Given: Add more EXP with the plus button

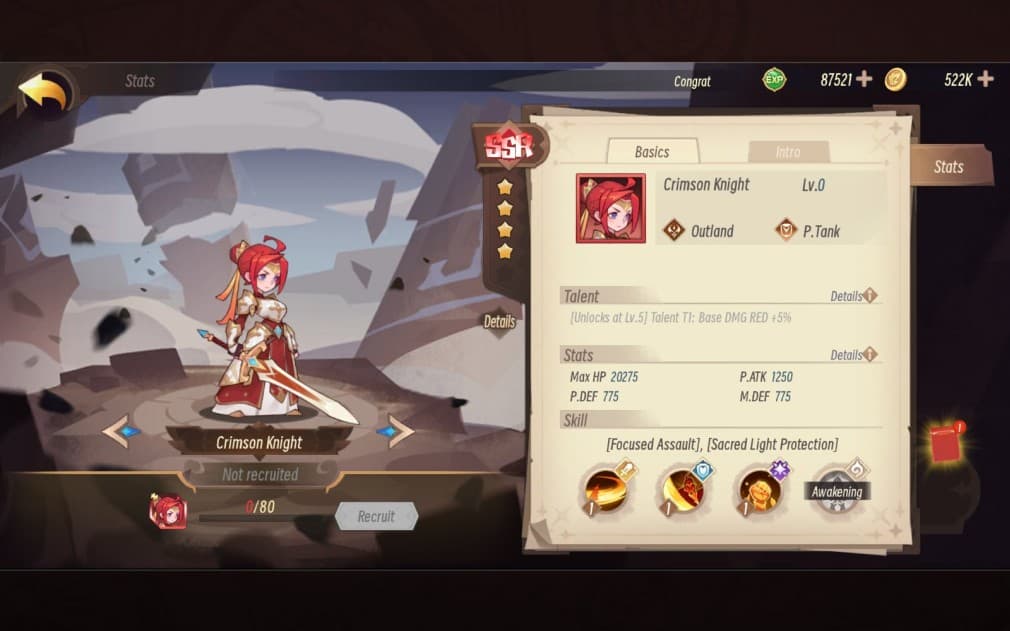Looking at the screenshot, I should coord(864,79).
